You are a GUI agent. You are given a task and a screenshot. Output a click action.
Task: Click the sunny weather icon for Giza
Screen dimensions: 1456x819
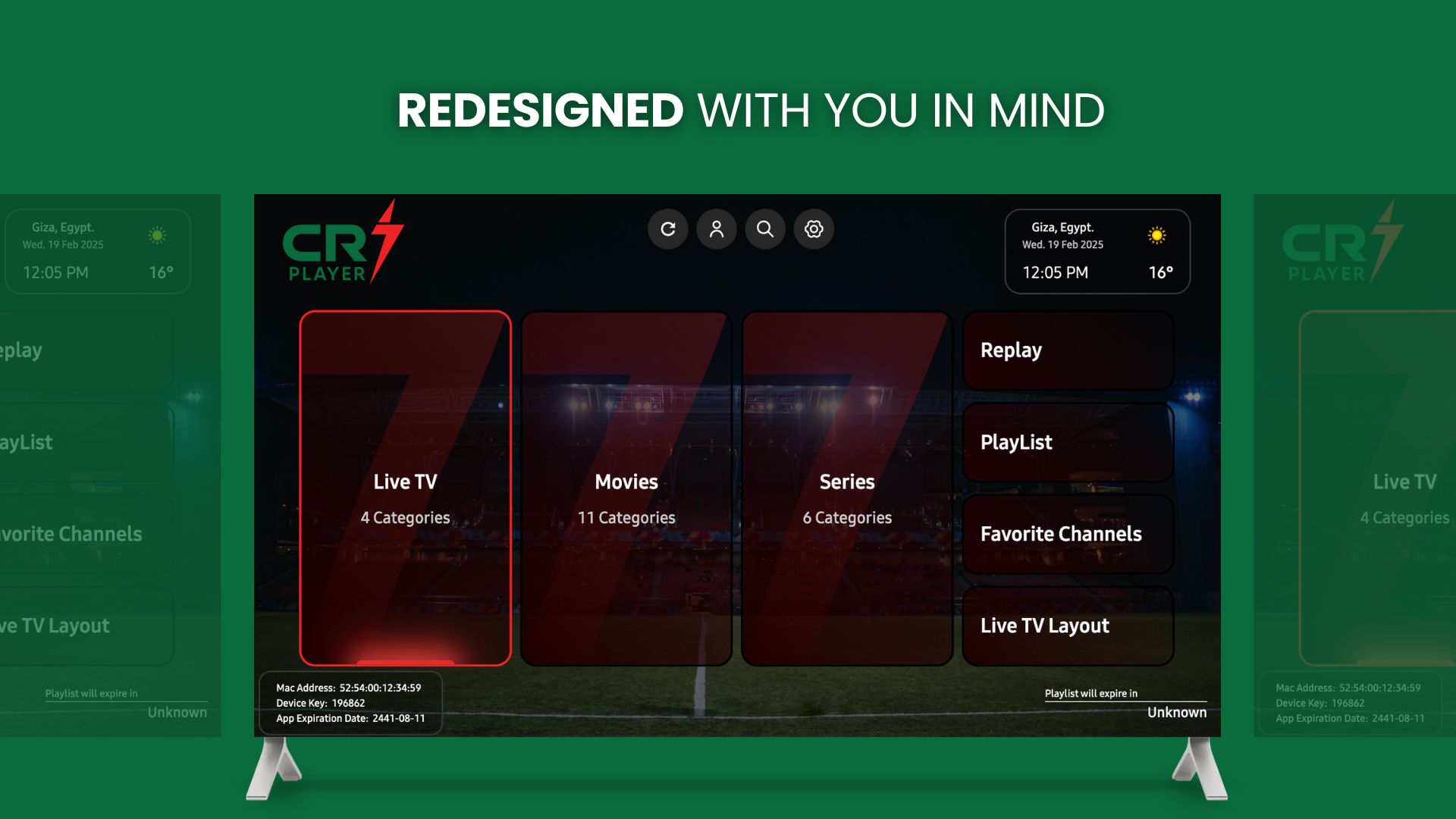point(1156,236)
